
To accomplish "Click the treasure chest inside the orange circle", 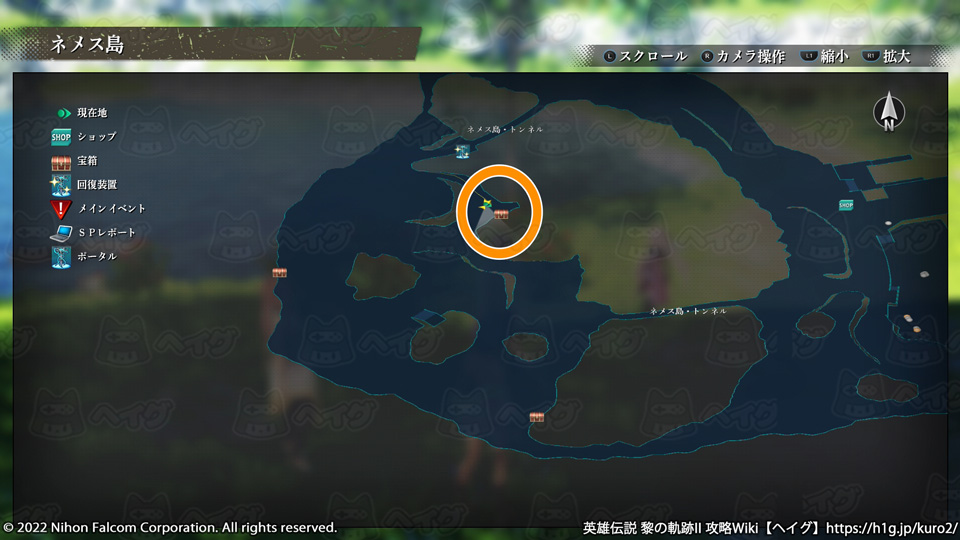I will (x=501, y=214).
